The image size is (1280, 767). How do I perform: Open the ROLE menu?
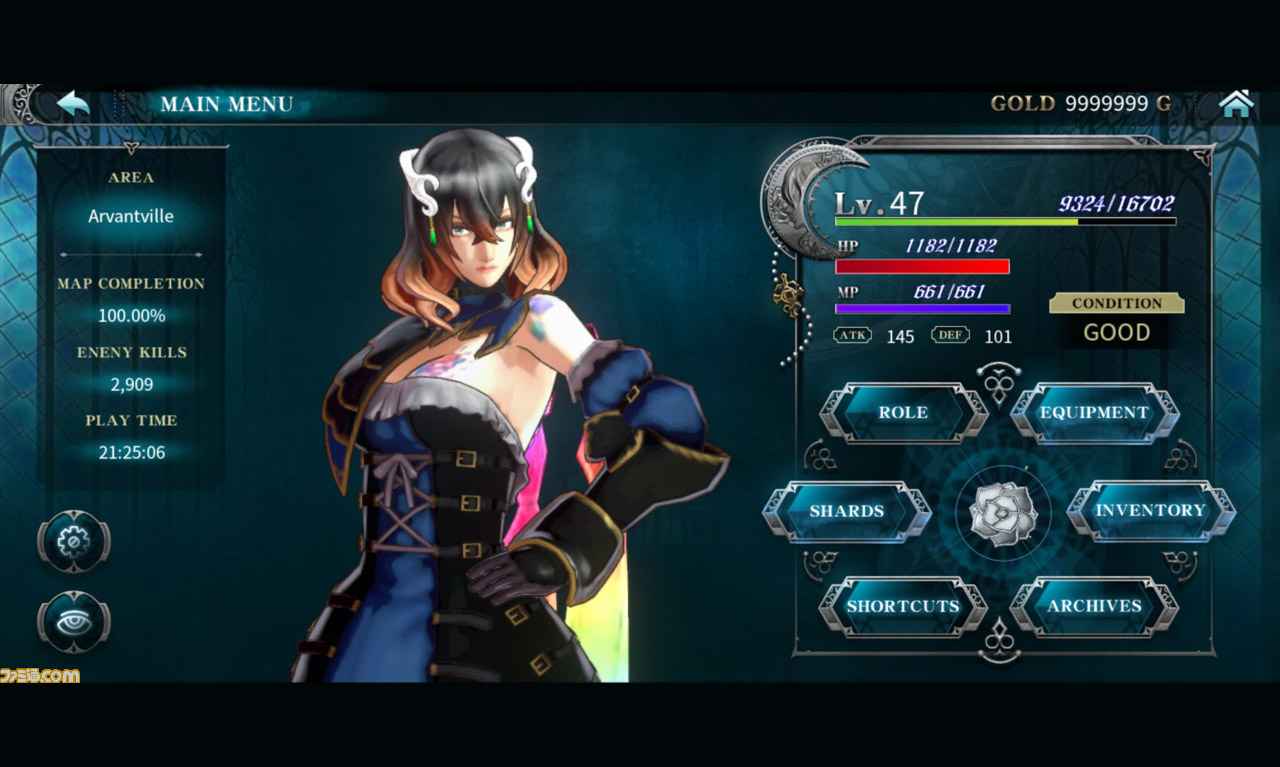pyautogui.click(x=903, y=412)
